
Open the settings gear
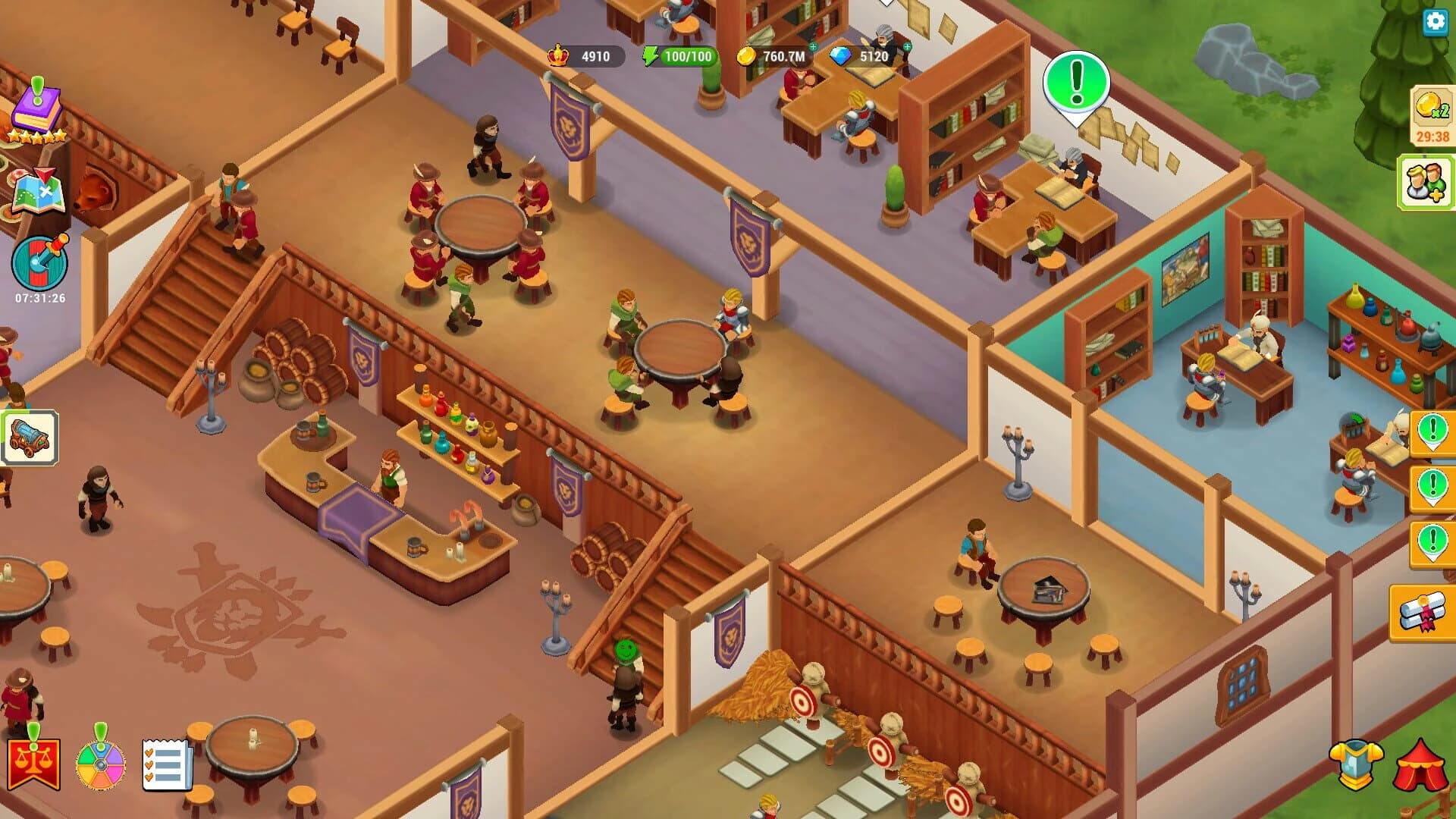1433,23
